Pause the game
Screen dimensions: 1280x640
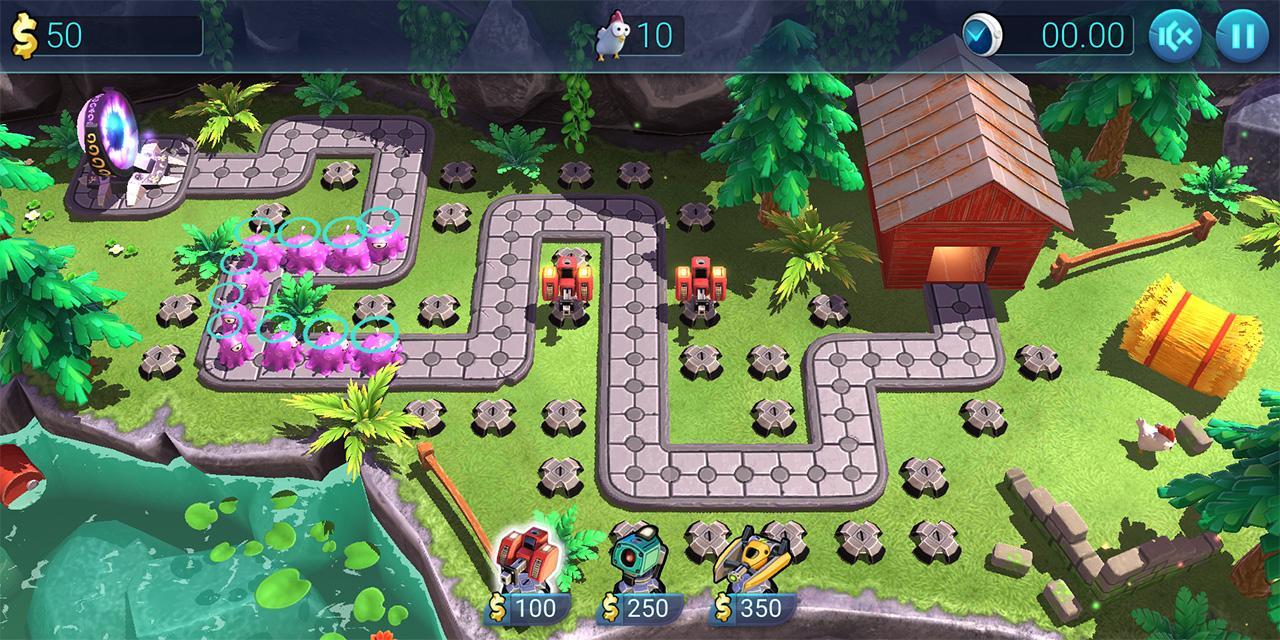click(x=1241, y=37)
